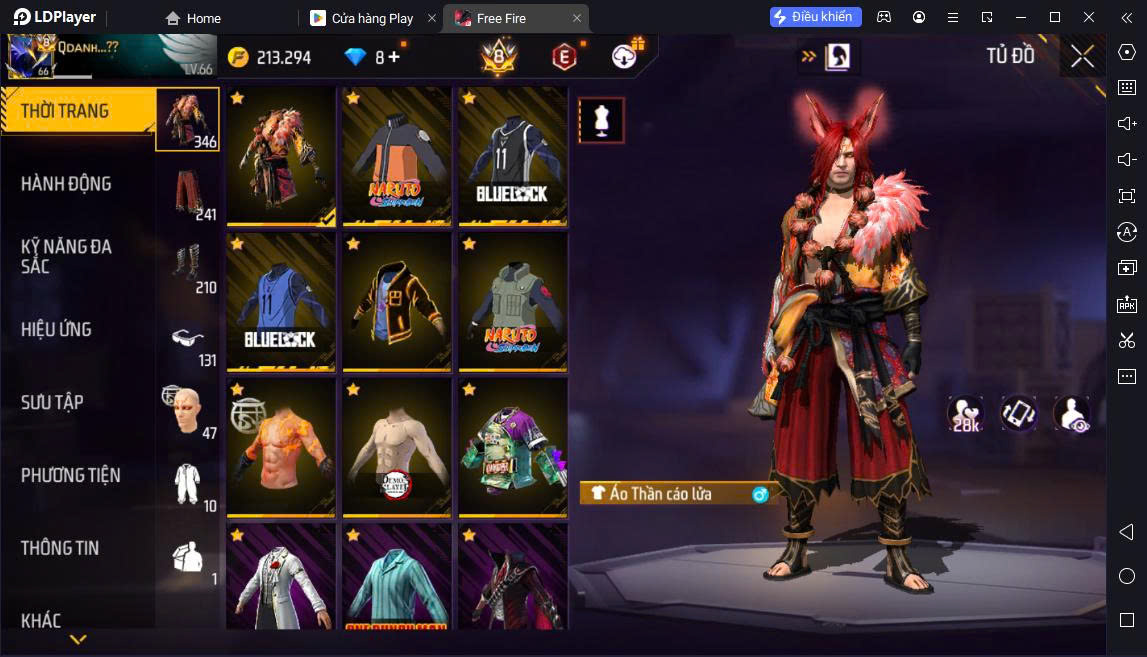The width and height of the screenshot is (1147, 657).
Task: Pick the green Naruto Shippuden vest
Action: 513,302
